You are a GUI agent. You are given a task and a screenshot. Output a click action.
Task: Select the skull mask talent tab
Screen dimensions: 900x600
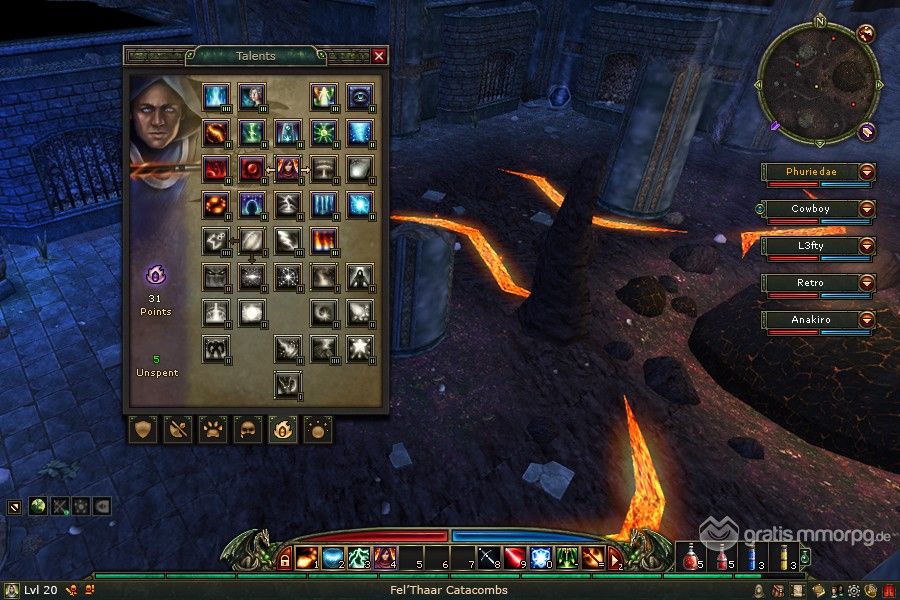pyautogui.click(x=247, y=430)
